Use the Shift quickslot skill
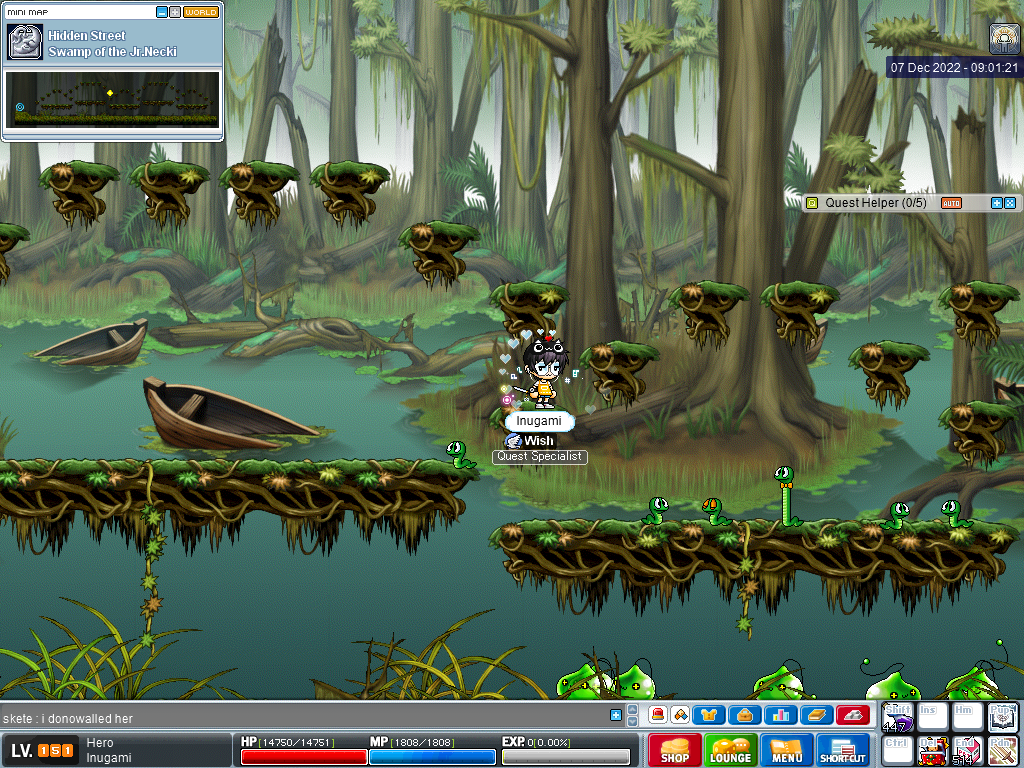The height and width of the screenshot is (768, 1024). pos(897,716)
